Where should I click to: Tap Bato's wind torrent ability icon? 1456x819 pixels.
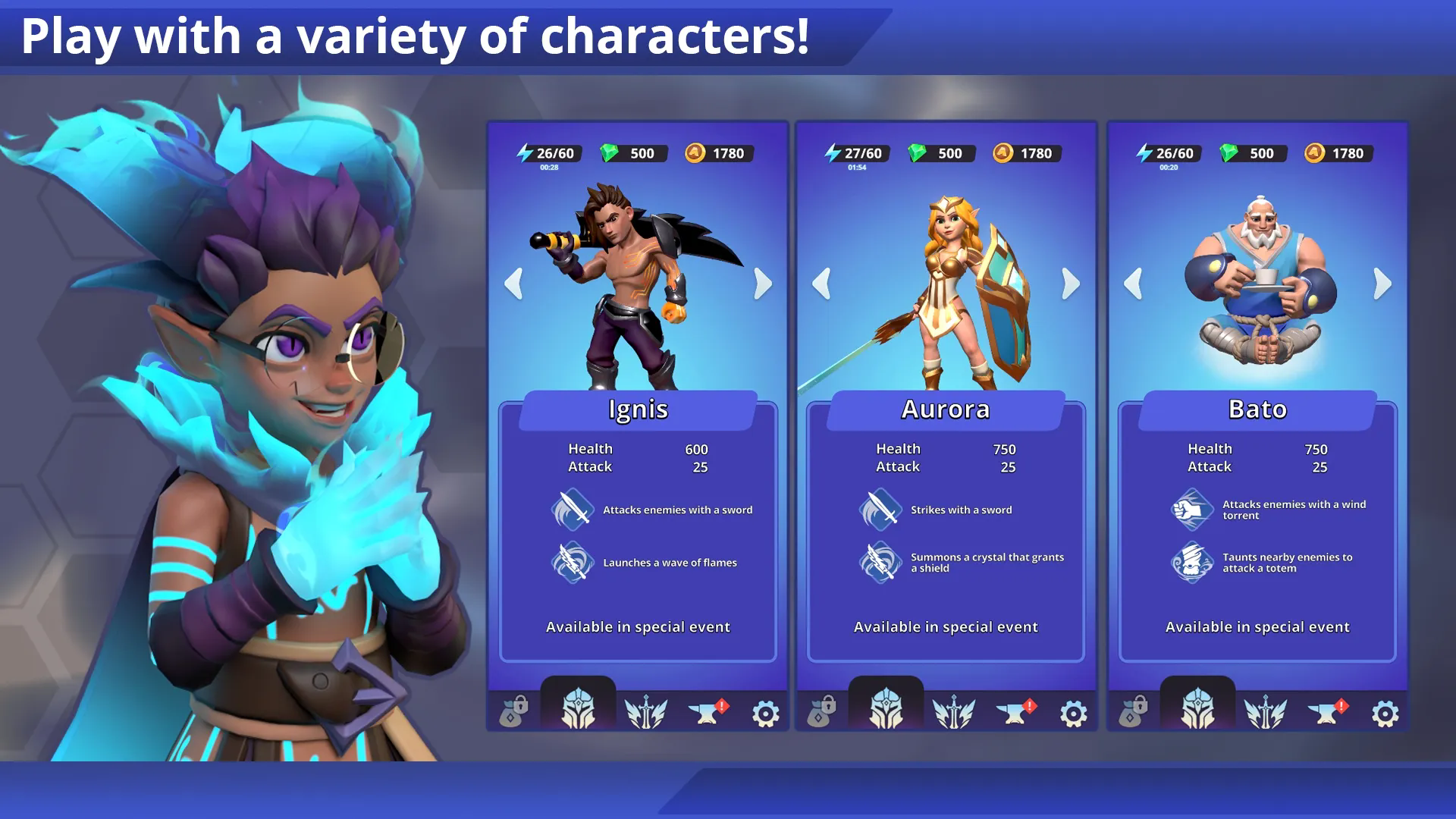coord(1191,509)
